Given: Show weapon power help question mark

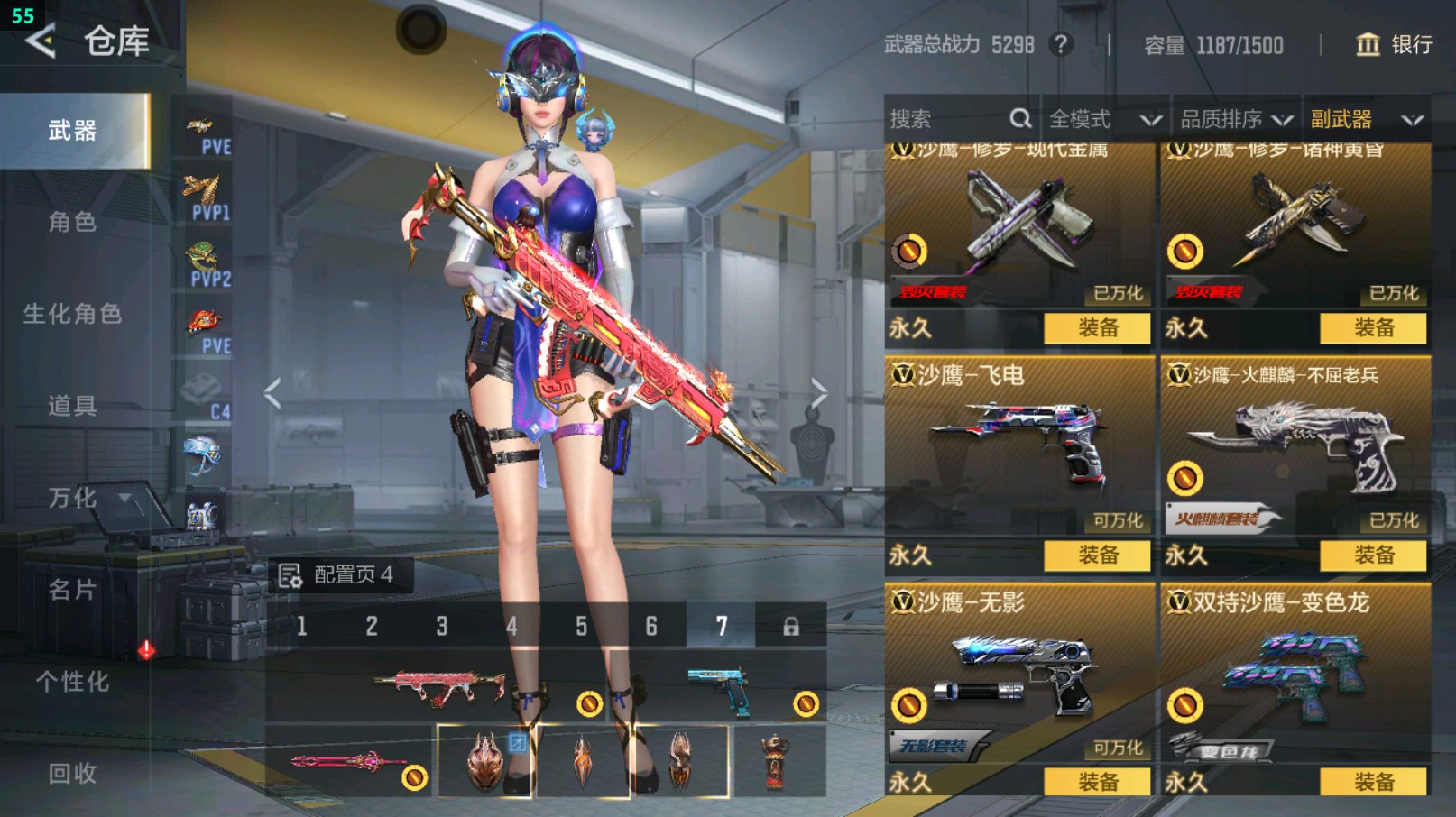Looking at the screenshot, I should point(1061,45).
